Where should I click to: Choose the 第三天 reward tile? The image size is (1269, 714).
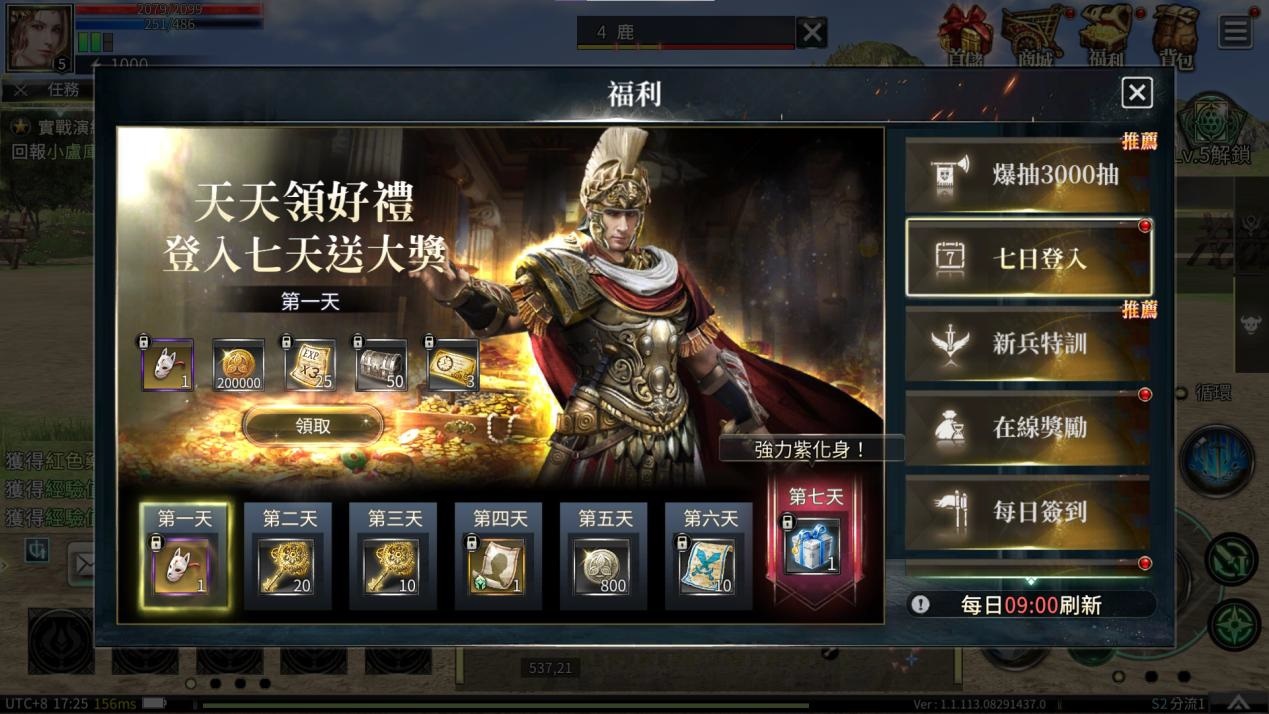click(x=393, y=556)
